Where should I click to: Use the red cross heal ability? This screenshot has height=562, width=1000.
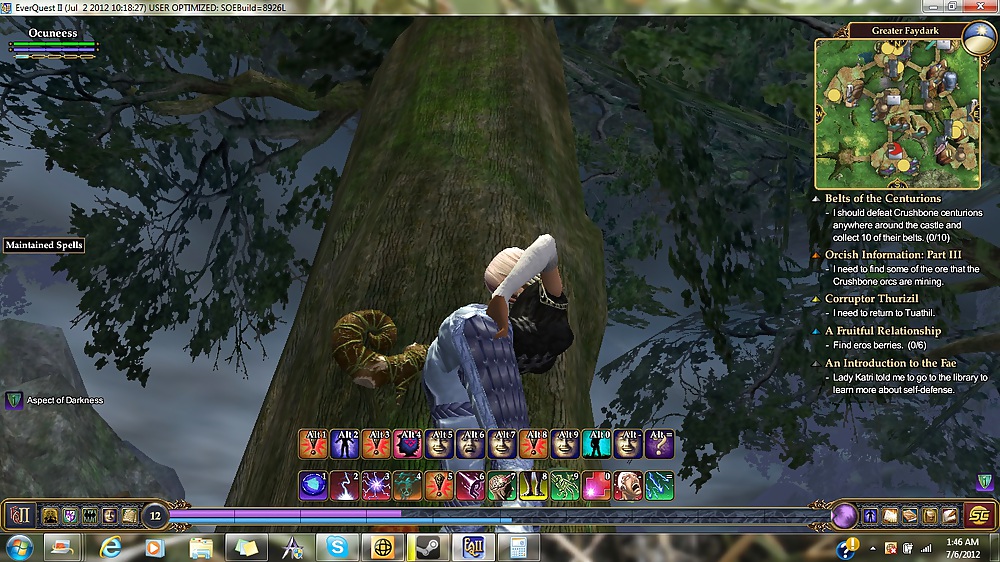[596, 485]
